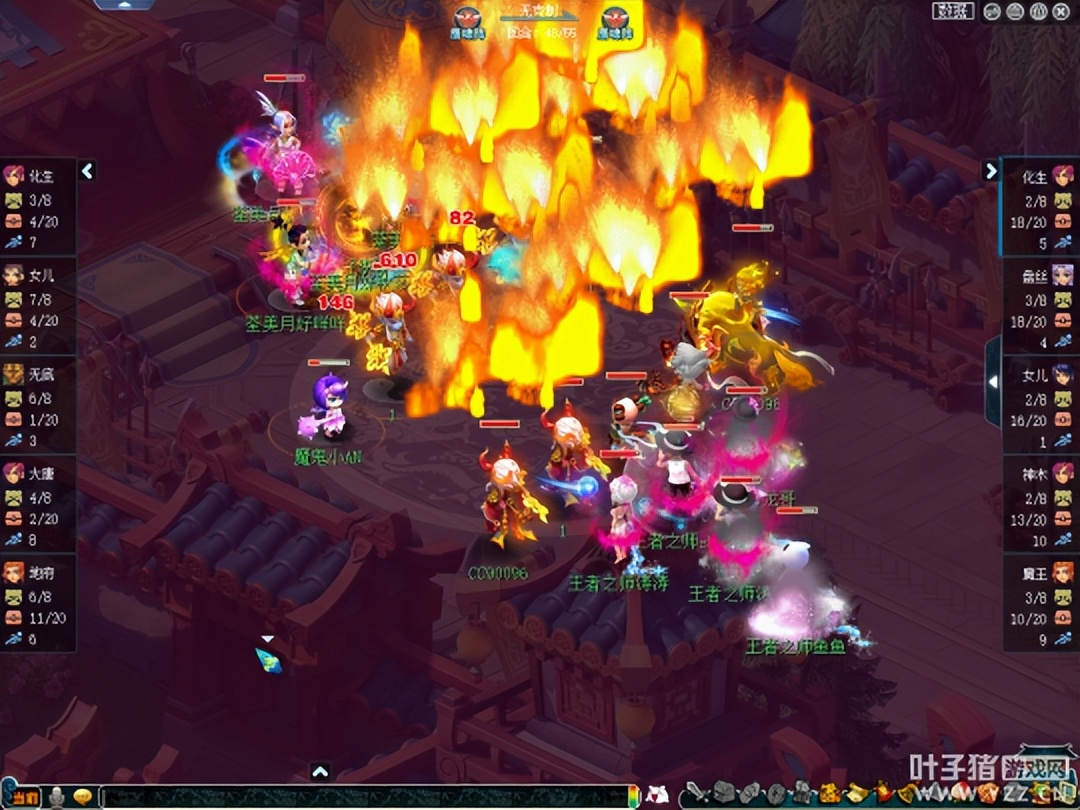Open the side drawer tab on right edge
Screen dimensions: 1080x810
tap(993, 381)
